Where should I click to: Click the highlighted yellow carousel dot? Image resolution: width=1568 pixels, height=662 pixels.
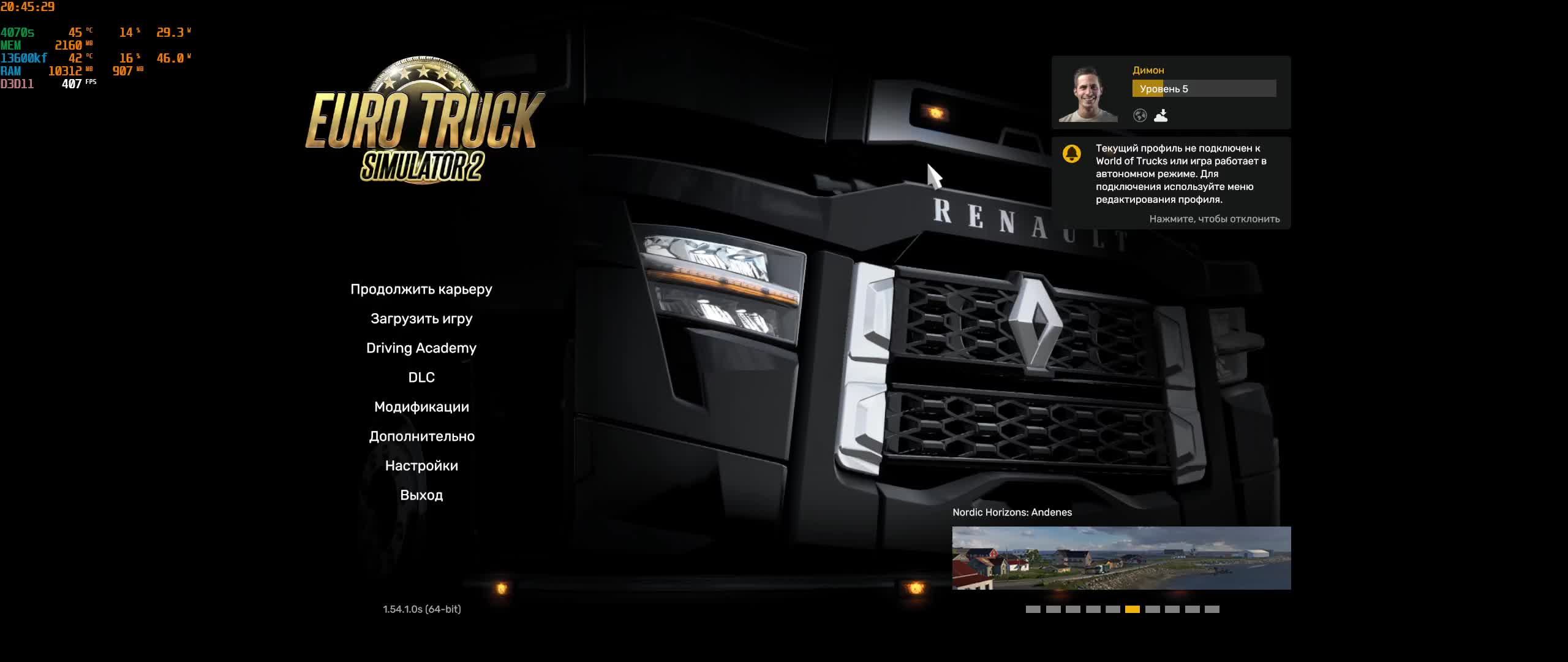[x=1133, y=609]
